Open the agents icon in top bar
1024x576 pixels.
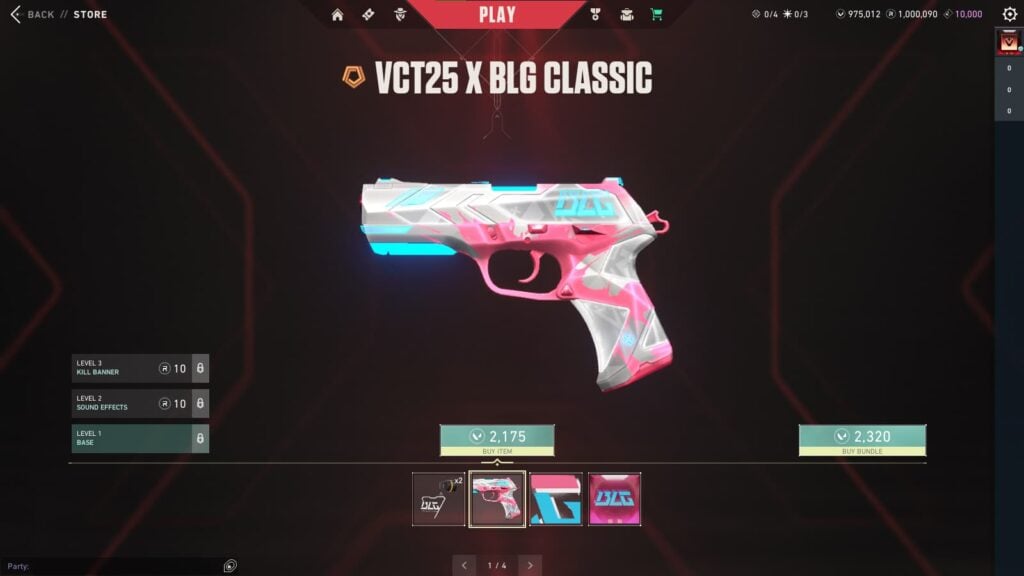tap(399, 15)
